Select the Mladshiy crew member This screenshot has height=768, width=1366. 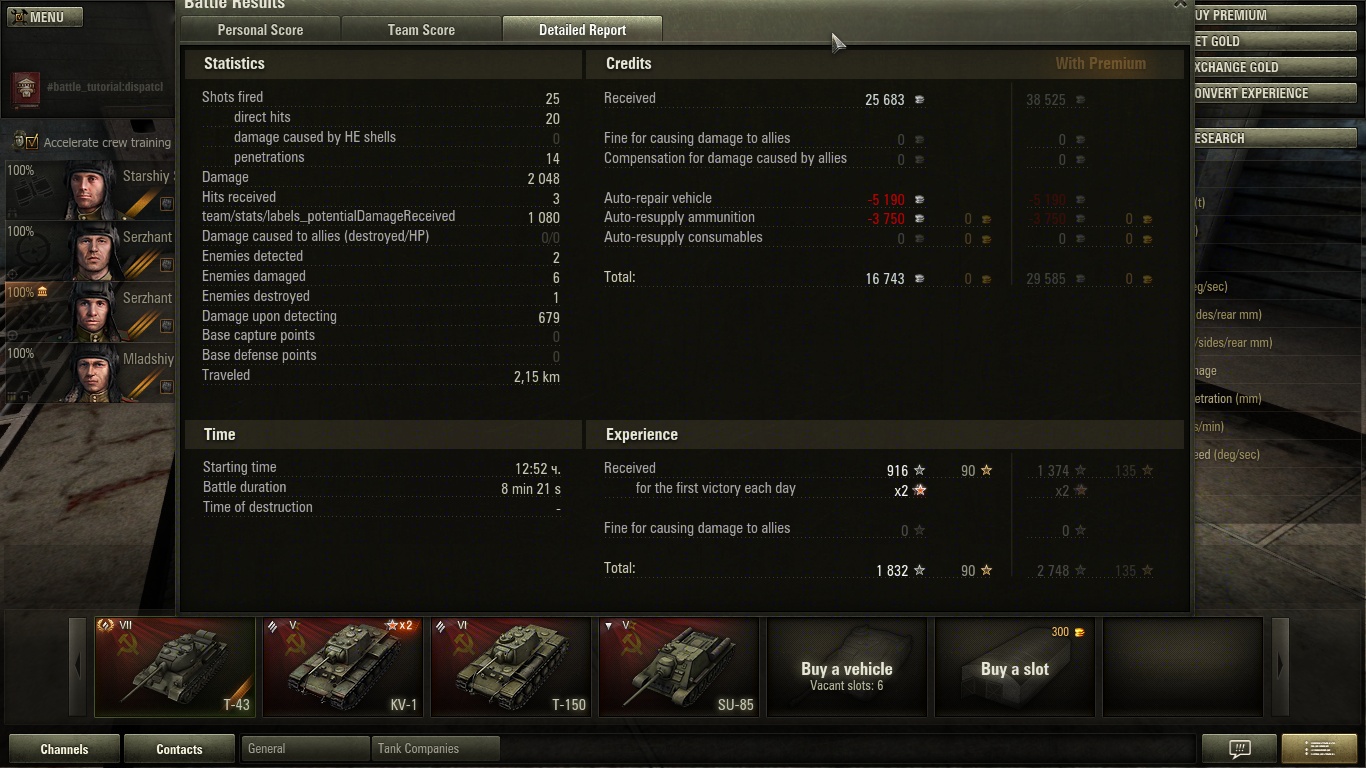click(x=90, y=372)
